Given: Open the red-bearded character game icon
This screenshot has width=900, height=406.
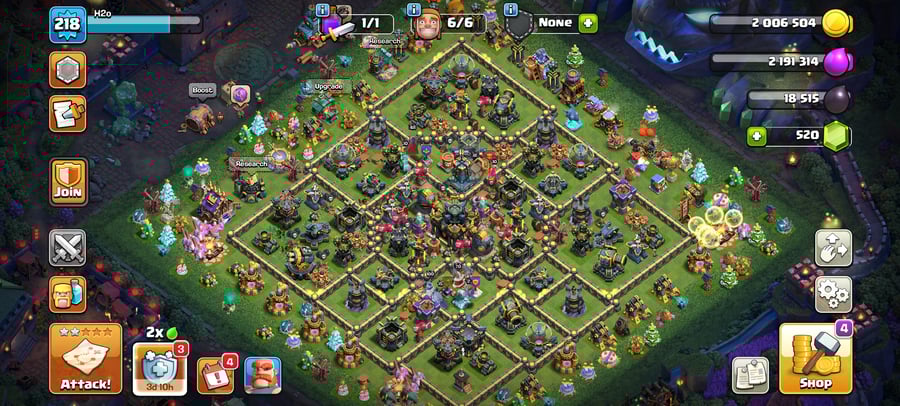Looking at the screenshot, I should [x=262, y=375].
